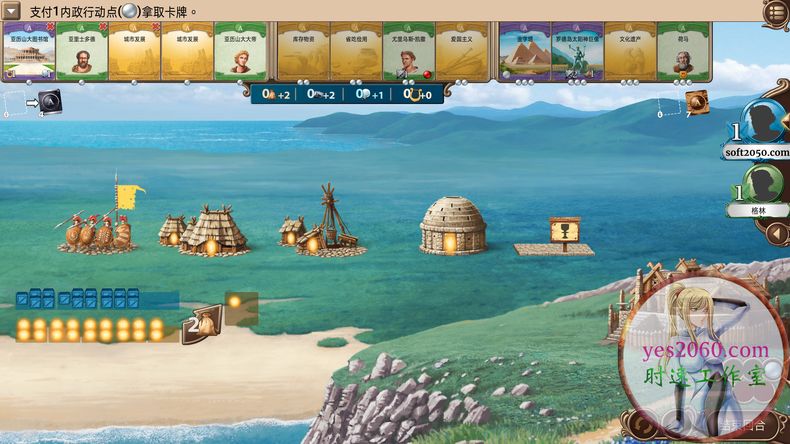The height and width of the screenshot is (444, 790).
Task: Take the 亚历山大大帝 leader card
Action: (x=240, y=52)
